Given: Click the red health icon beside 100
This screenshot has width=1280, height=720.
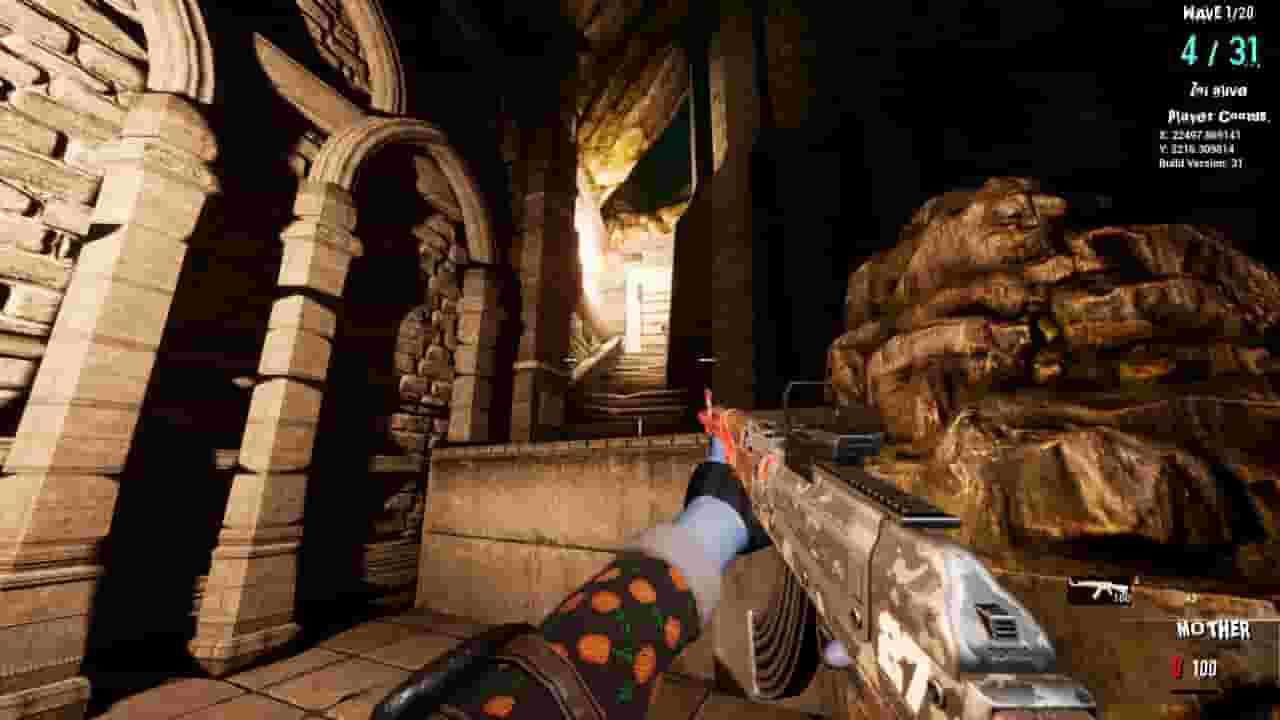Looking at the screenshot, I should click(x=1177, y=666).
